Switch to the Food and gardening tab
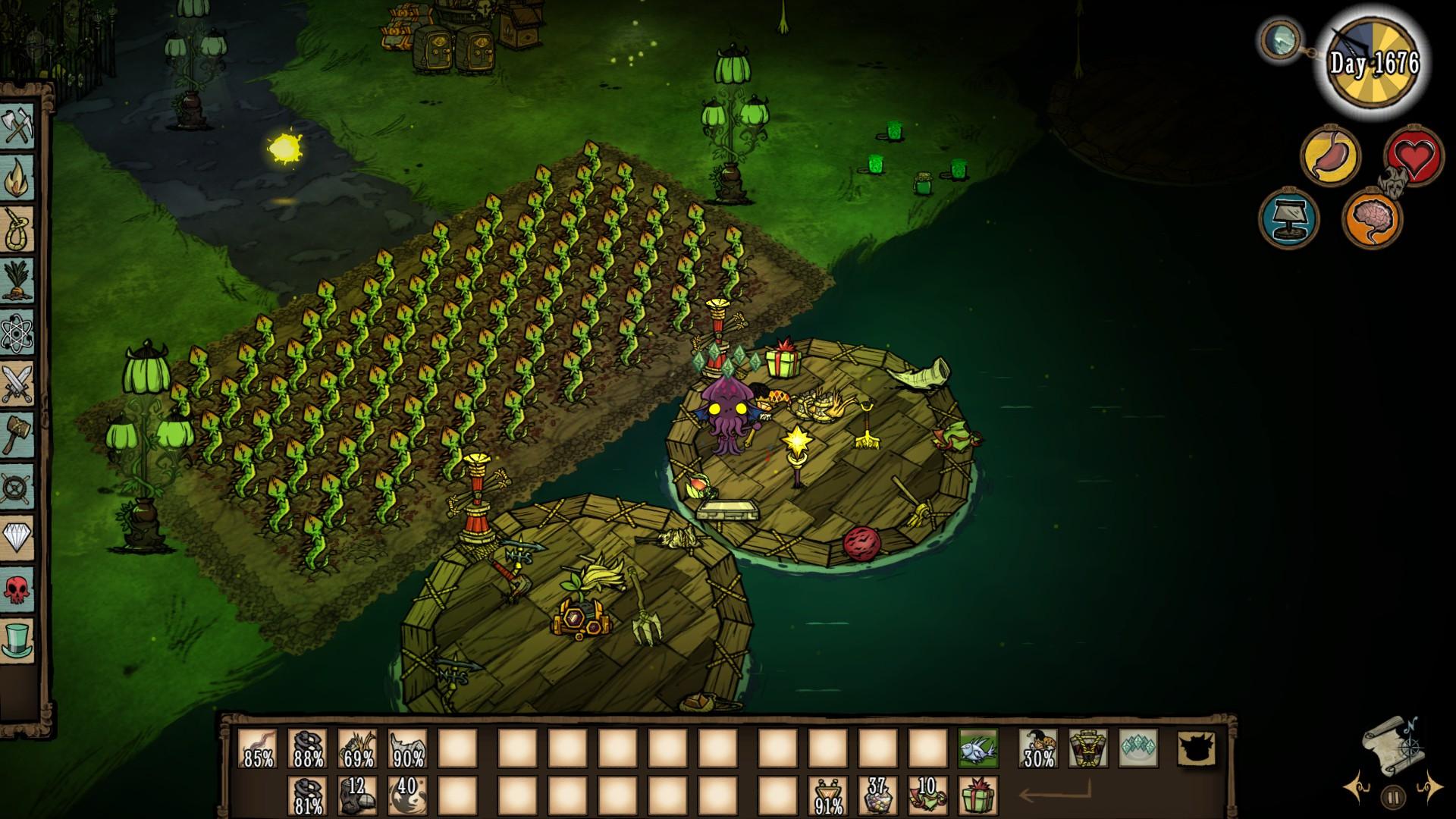This screenshot has height=819, width=1456. point(18,280)
